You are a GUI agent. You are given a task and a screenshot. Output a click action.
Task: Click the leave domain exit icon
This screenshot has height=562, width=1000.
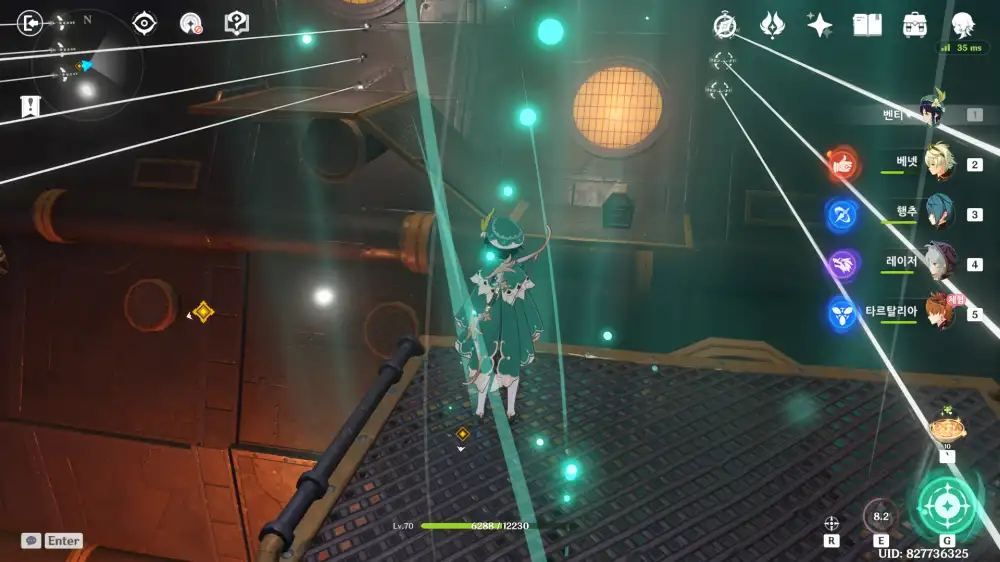click(30, 22)
